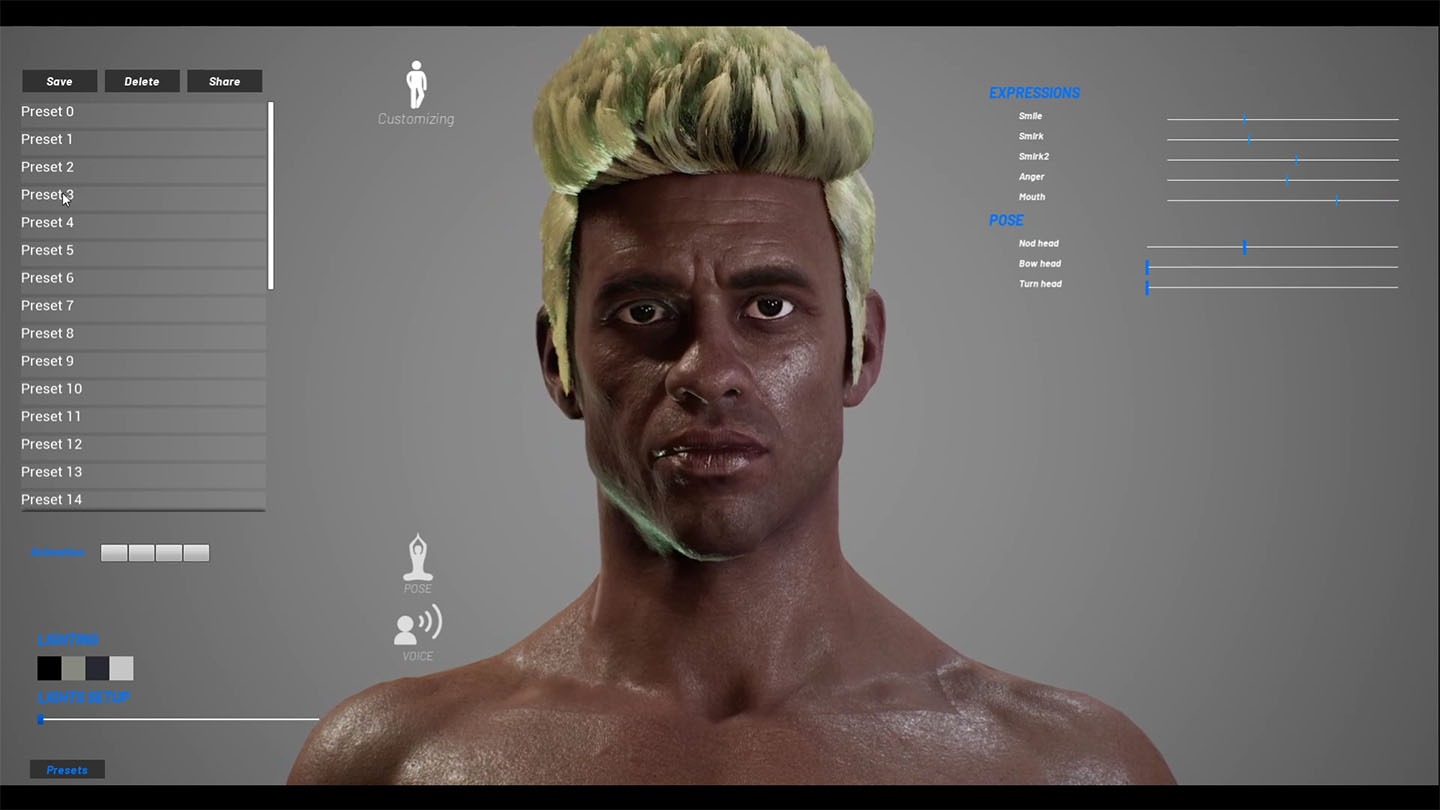Change the Mouth expression slider

(1337, 200)
